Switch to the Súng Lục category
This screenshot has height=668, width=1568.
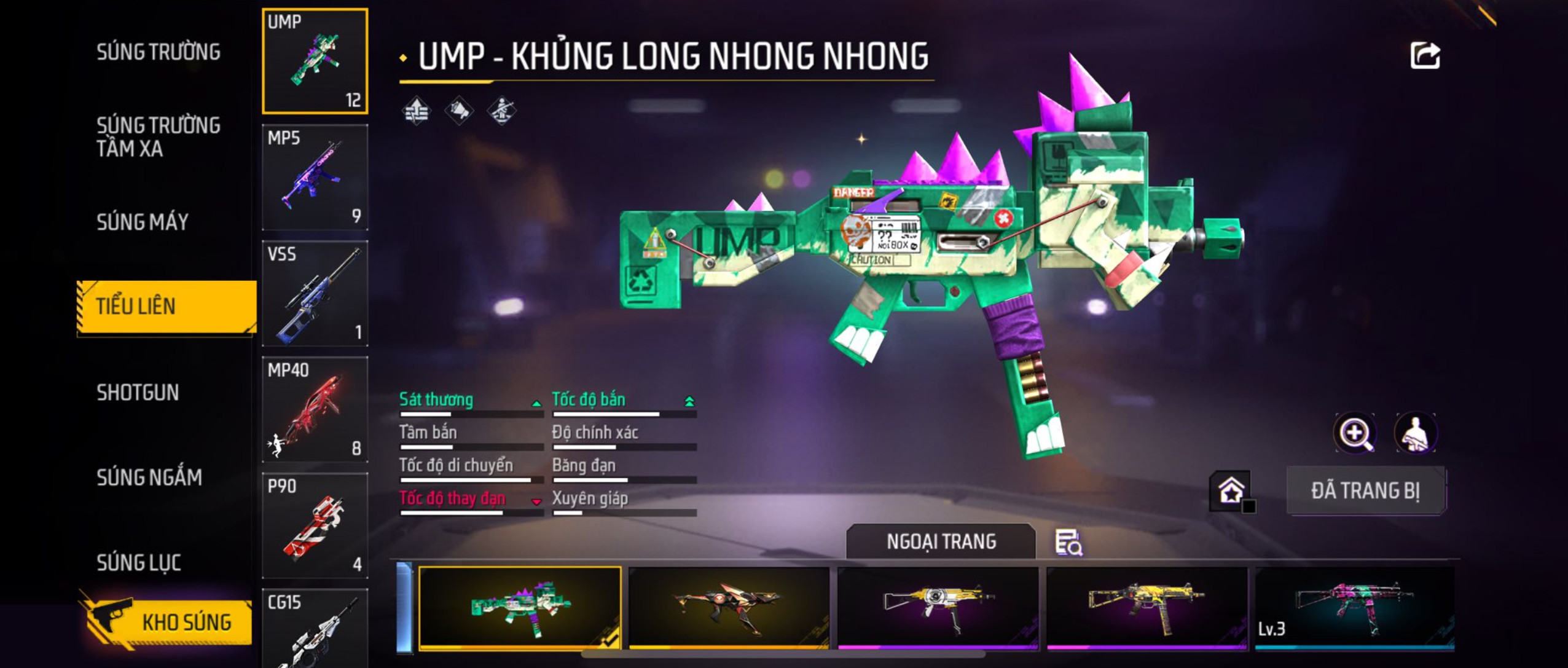139,562
